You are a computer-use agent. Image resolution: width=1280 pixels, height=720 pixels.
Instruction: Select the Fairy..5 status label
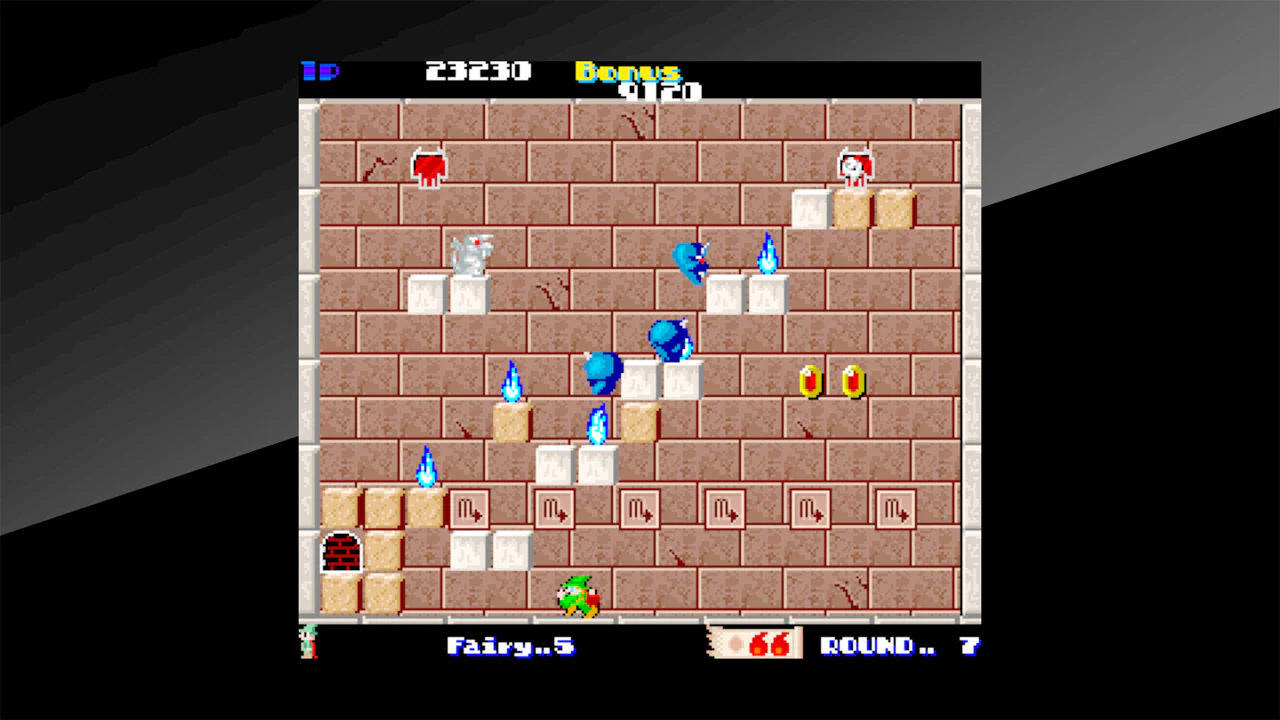[511, 646]
